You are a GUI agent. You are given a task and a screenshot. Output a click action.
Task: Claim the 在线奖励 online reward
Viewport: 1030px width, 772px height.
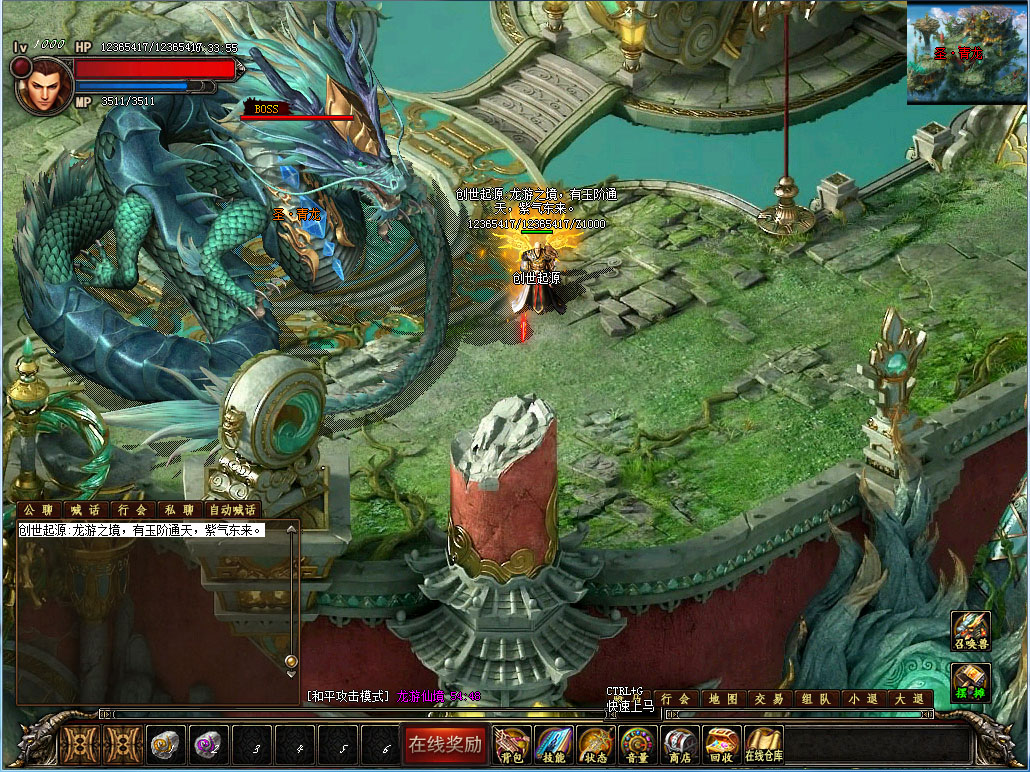(445, 744)
